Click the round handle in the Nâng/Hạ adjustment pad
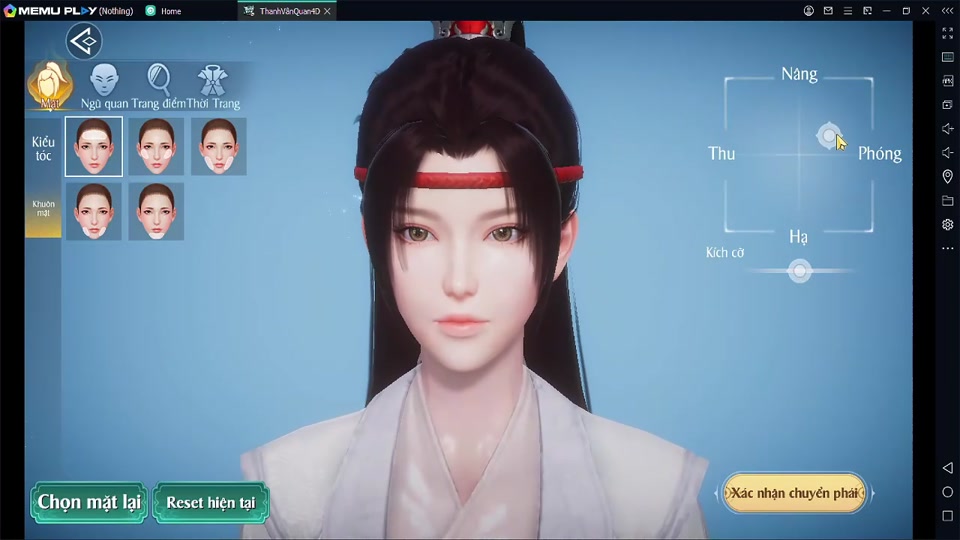Image resolution: width=960 pixels, height=540 pixels. pos(828,136)
